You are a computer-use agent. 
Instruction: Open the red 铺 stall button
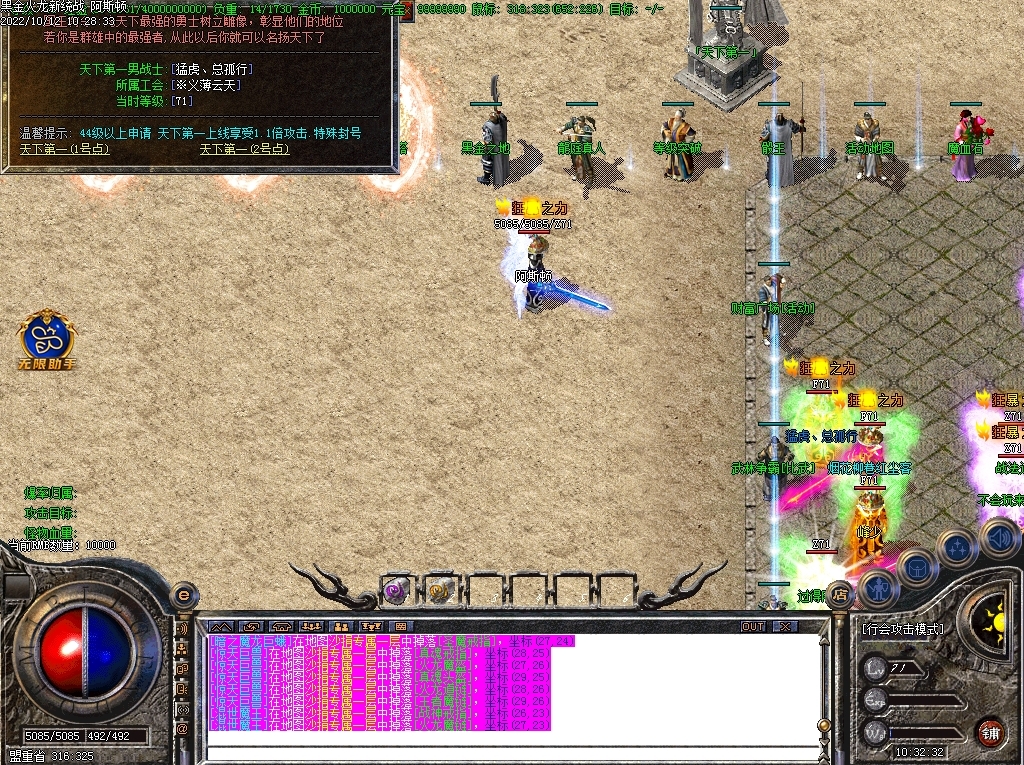[990, 731]
